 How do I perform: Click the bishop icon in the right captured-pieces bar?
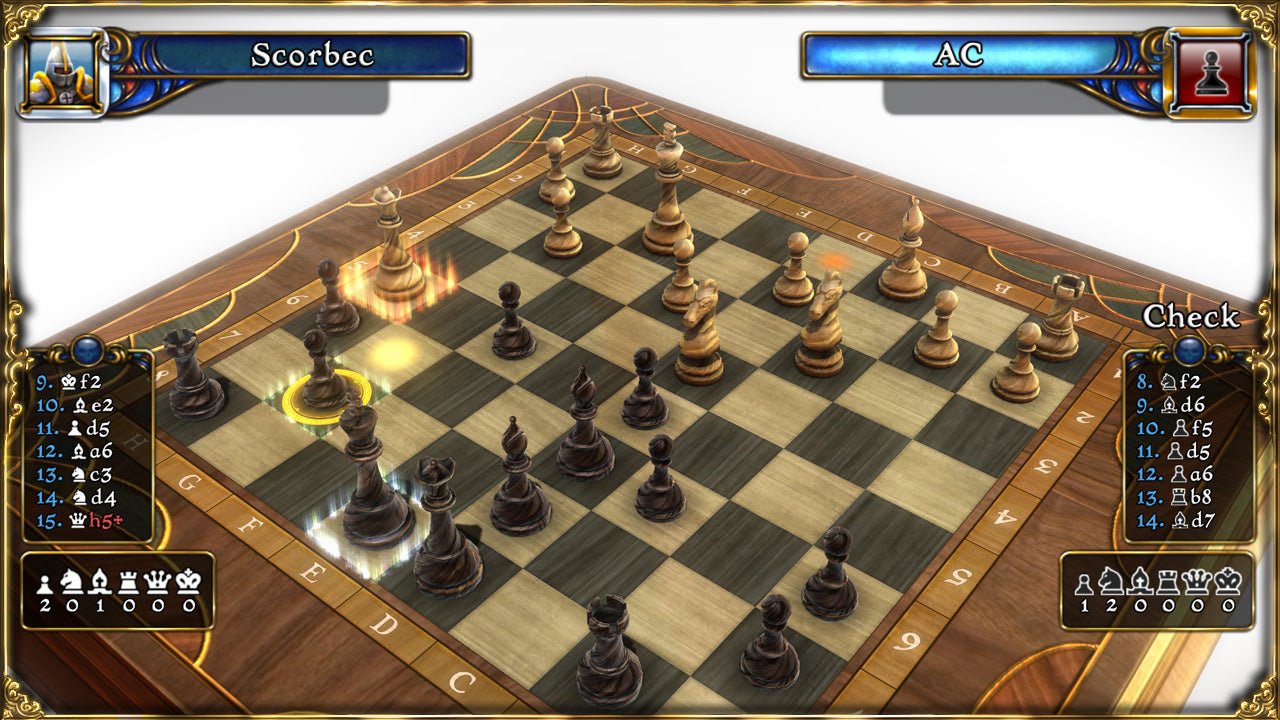click(x=1138, y=583)
